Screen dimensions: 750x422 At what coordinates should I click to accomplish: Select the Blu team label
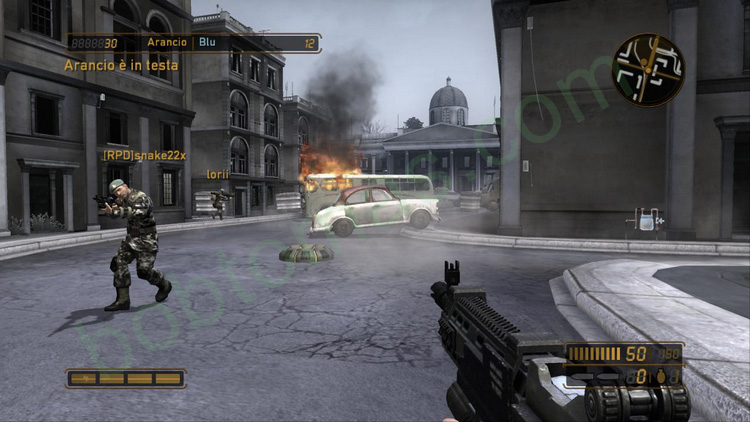pos(208,43)
